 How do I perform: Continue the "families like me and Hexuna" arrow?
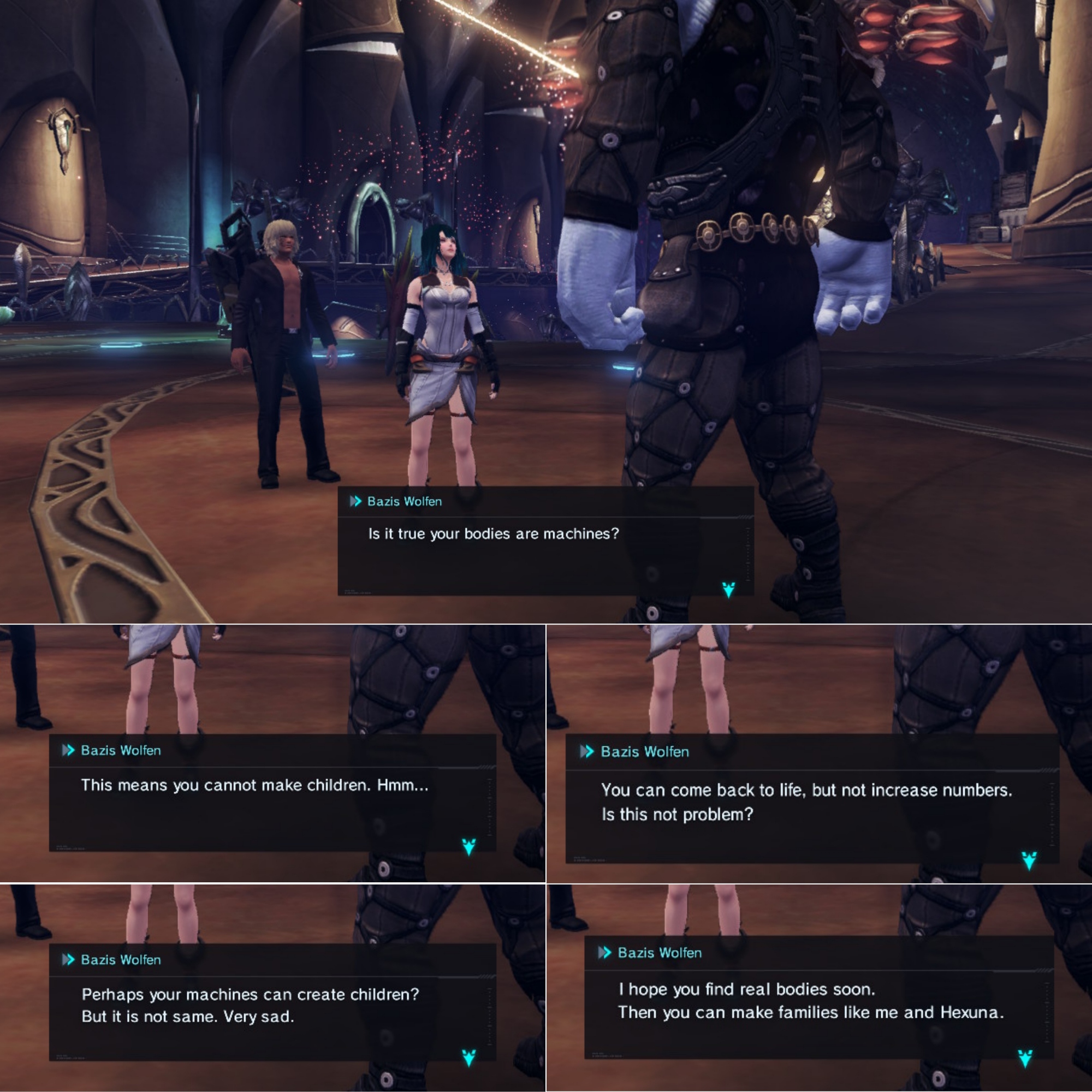click(x=1025, y=1058)
